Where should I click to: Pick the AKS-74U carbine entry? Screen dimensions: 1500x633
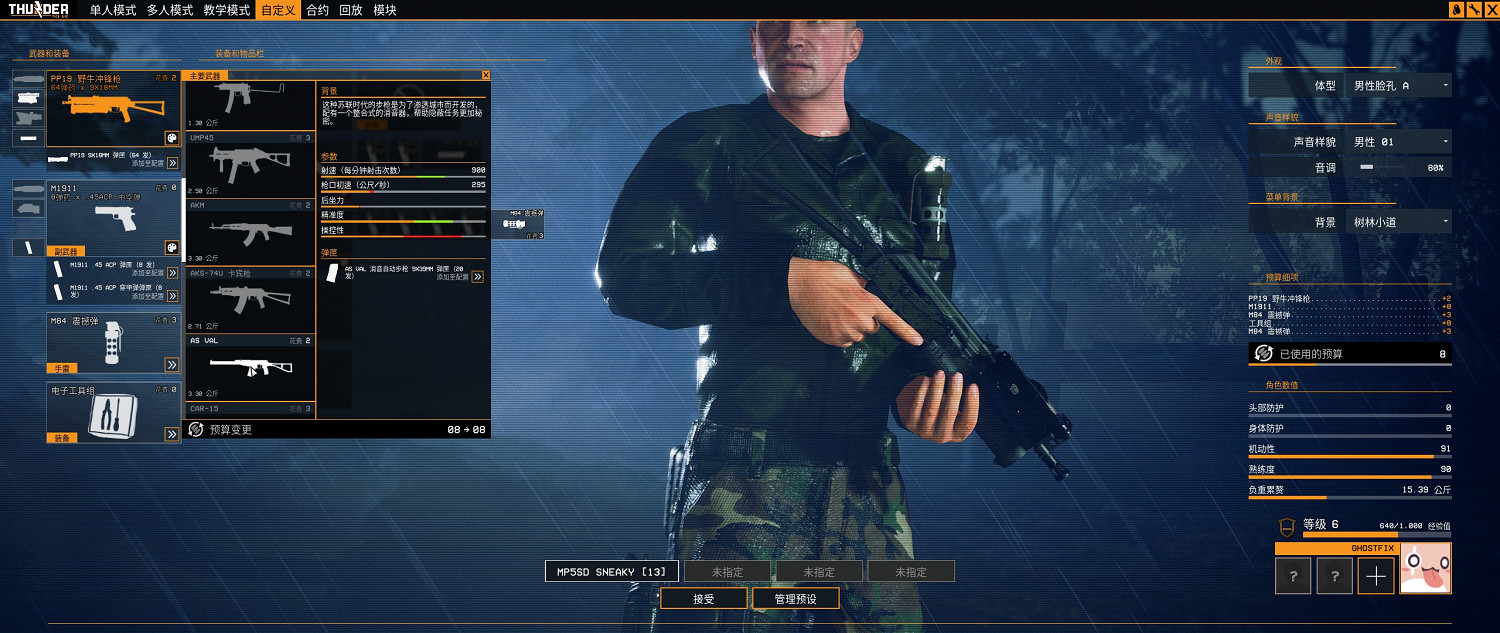[250, 298]
